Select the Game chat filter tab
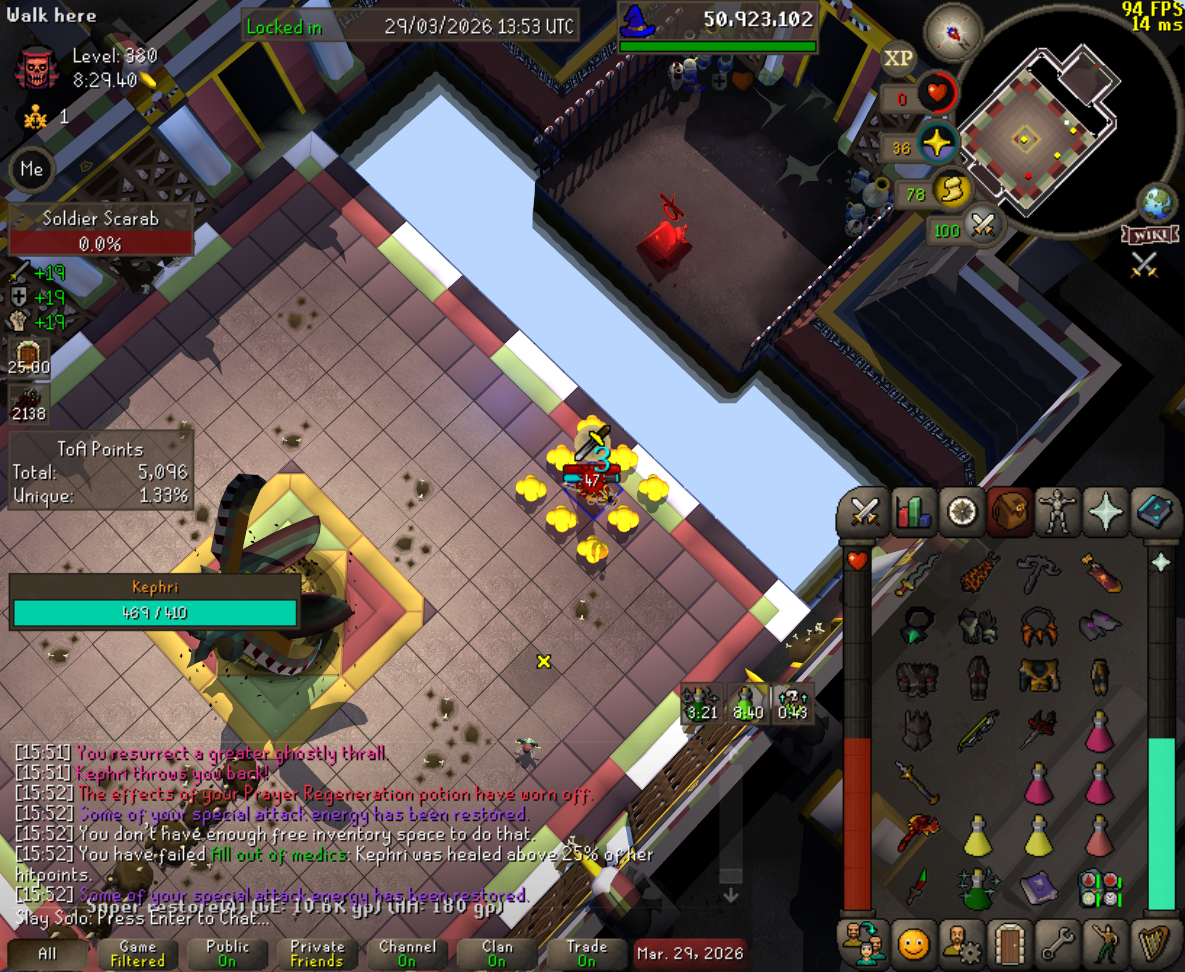 point(138,953)
